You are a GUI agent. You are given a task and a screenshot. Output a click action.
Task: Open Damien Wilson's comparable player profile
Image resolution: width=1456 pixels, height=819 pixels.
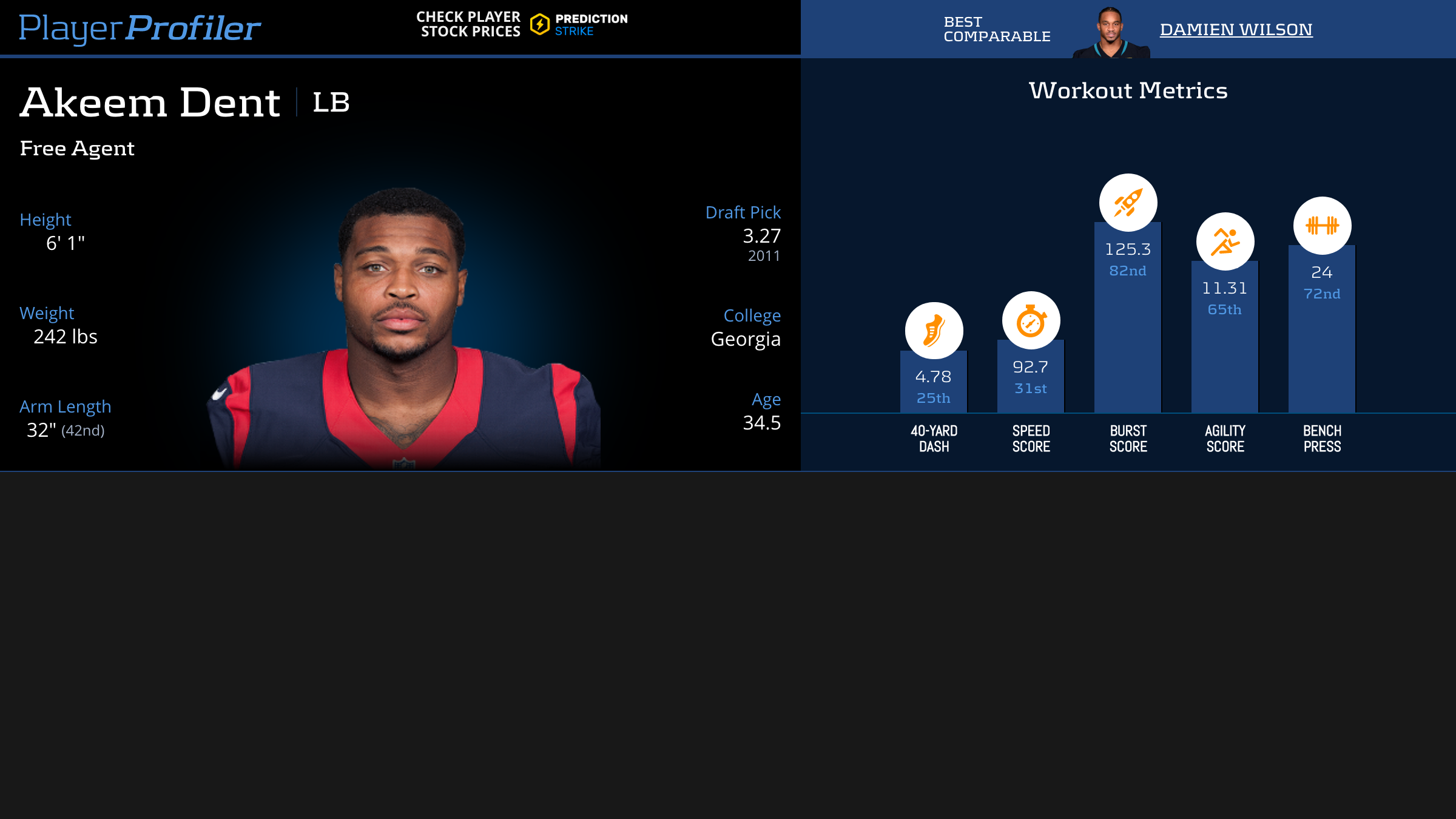tap(1236, 29)
